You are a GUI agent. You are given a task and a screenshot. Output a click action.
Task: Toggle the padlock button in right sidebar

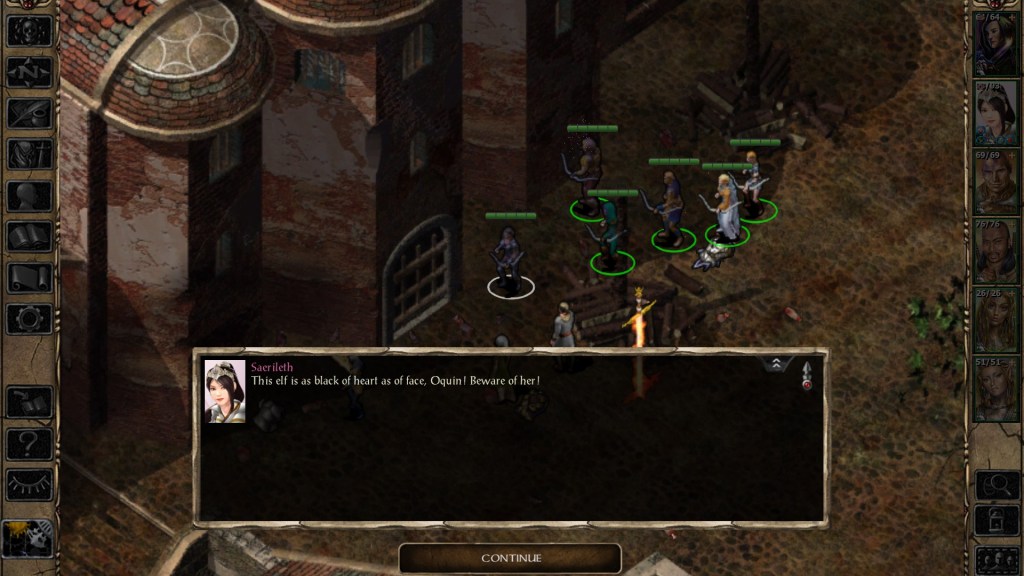996,521
